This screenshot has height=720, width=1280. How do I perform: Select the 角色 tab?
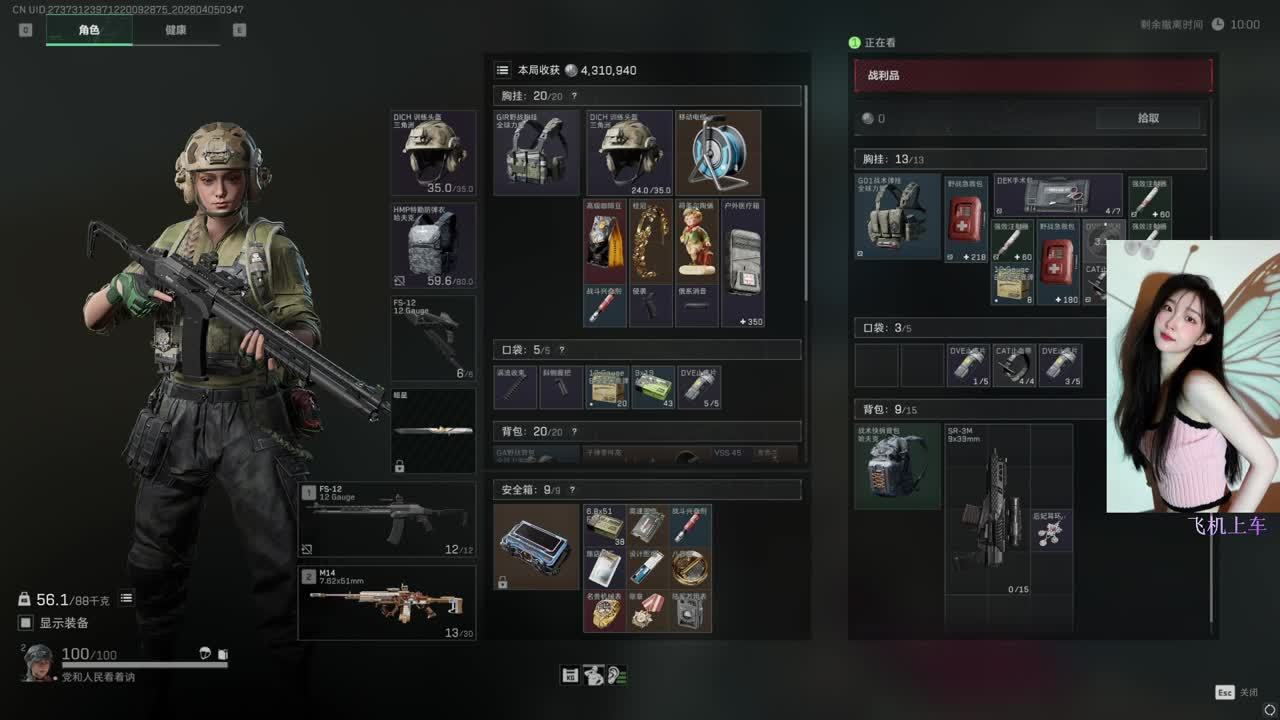coord(89,30)
